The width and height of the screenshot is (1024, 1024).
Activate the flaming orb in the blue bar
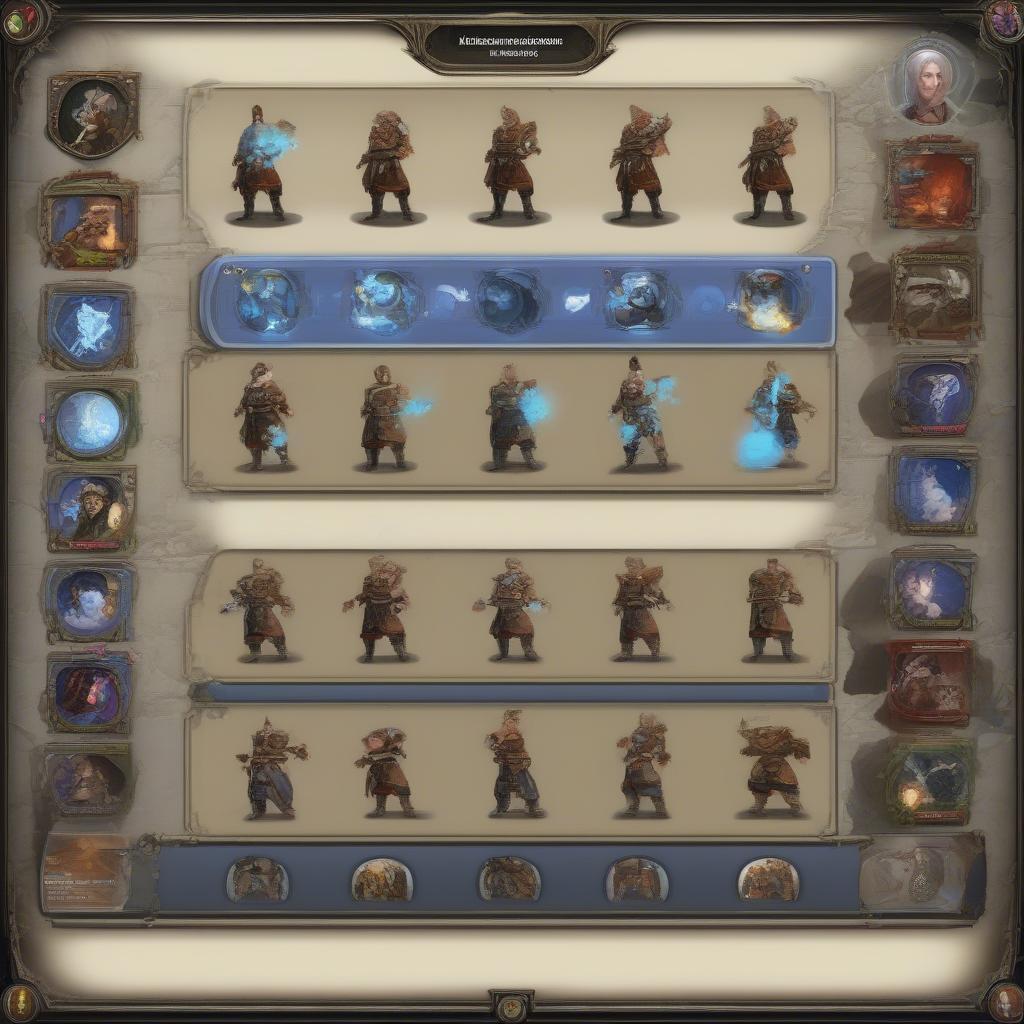[768, 301]
